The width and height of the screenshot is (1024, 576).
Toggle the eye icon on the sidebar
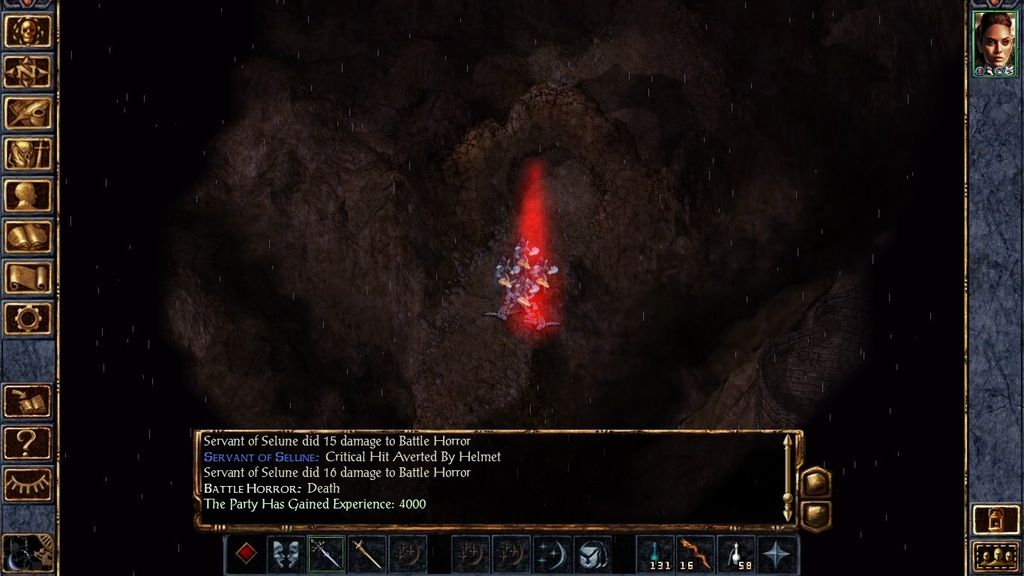click(x=28, y=483)
